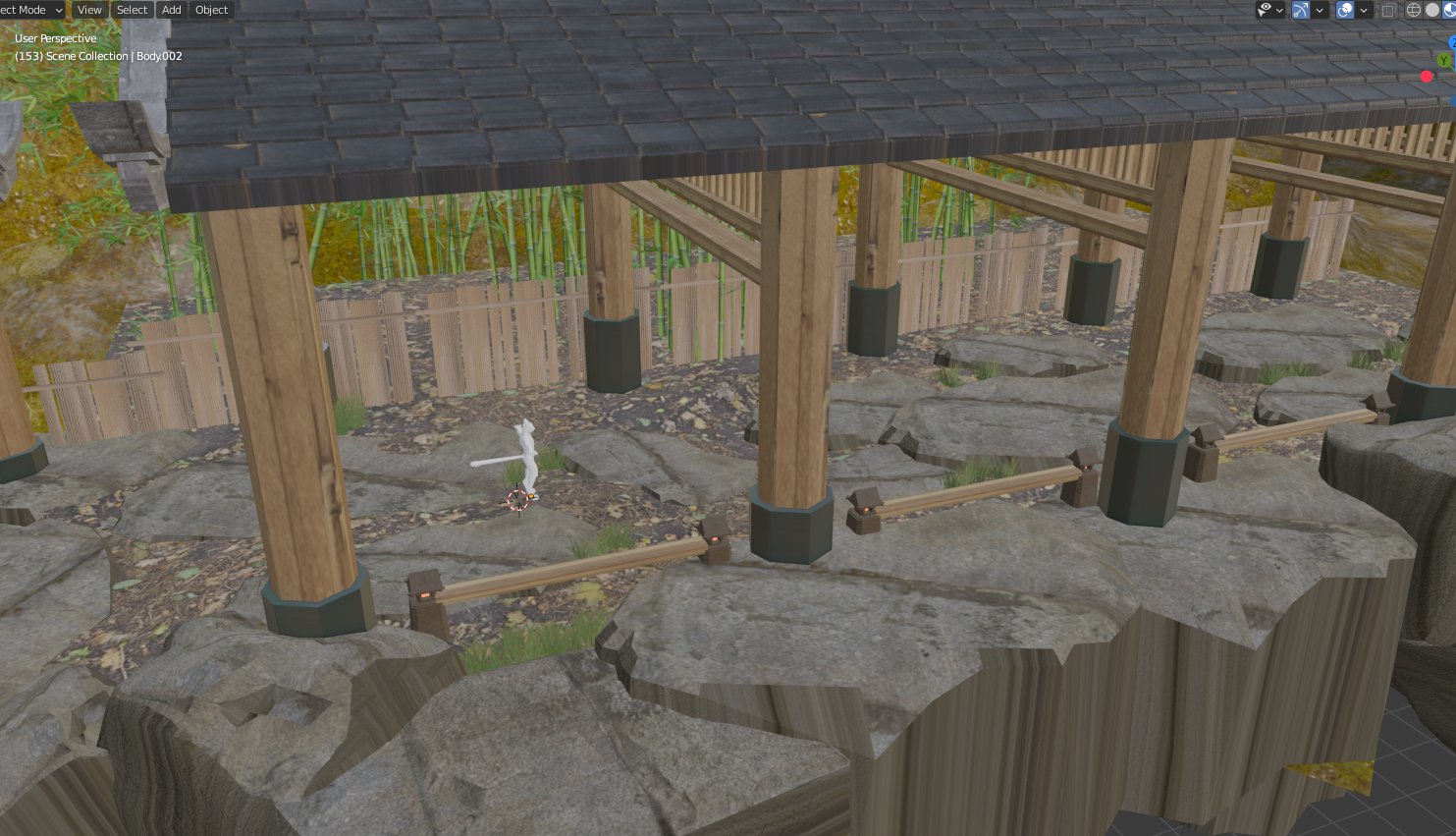This screenshot has width=1456, height=836.
Task: Click the Select menu button
Action: [x=132, y=10]
